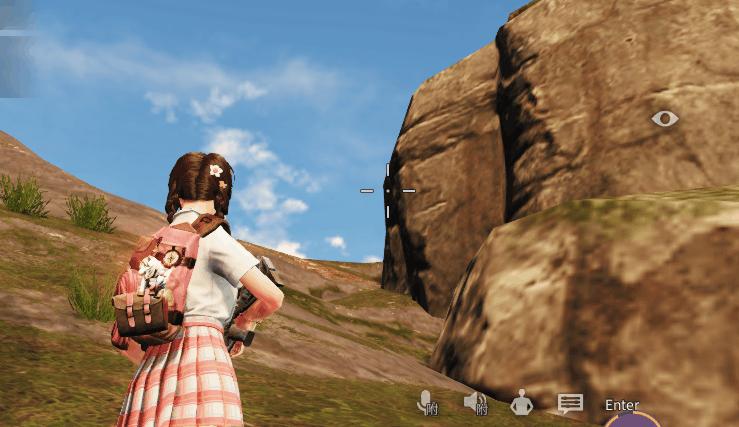Tap the purple circular button below Enter
This screenshot has width=739, height=427.
(632, 421)
